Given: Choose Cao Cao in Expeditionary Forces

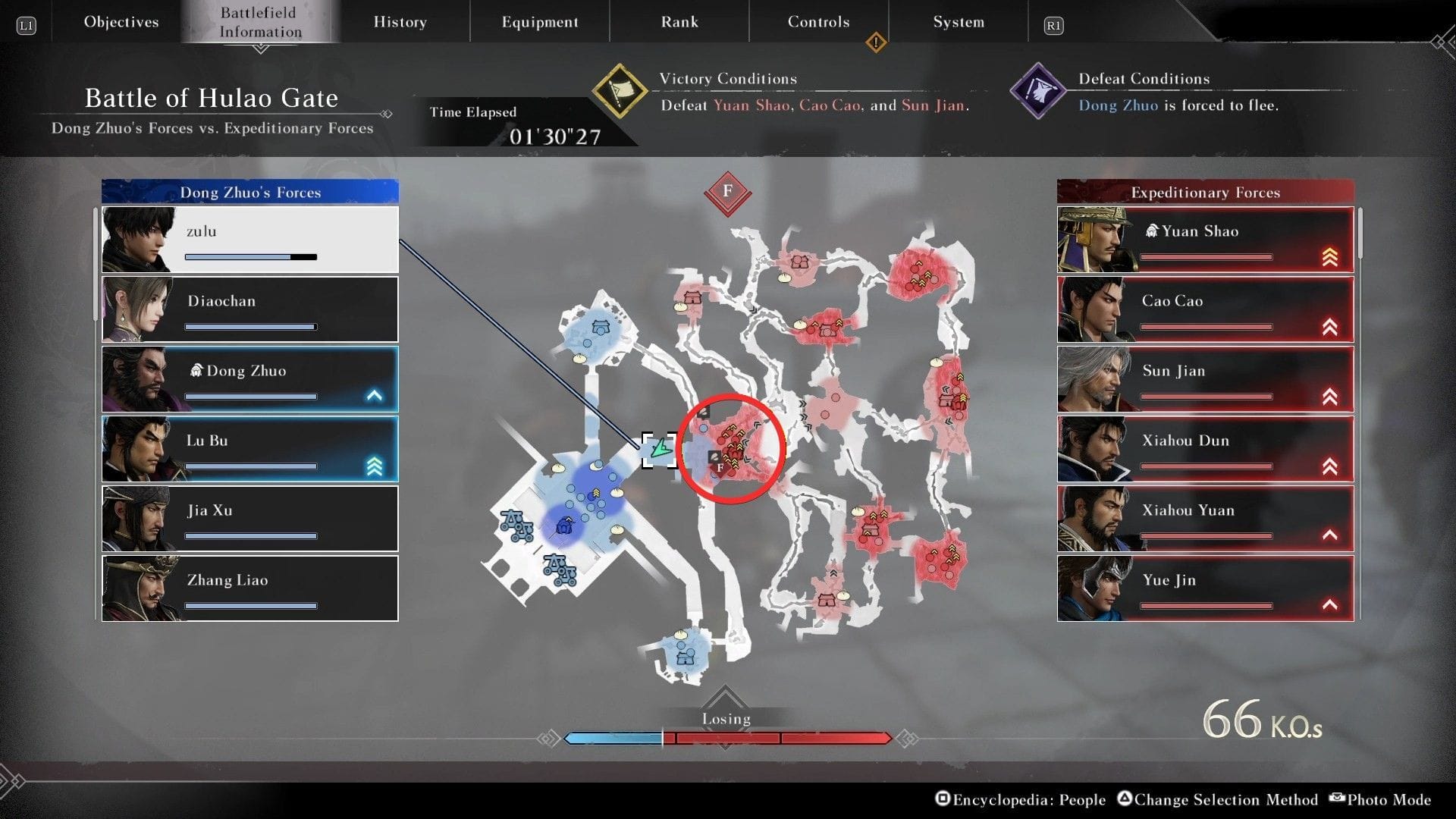Looking at the screenshot, I should [1205, 309].
